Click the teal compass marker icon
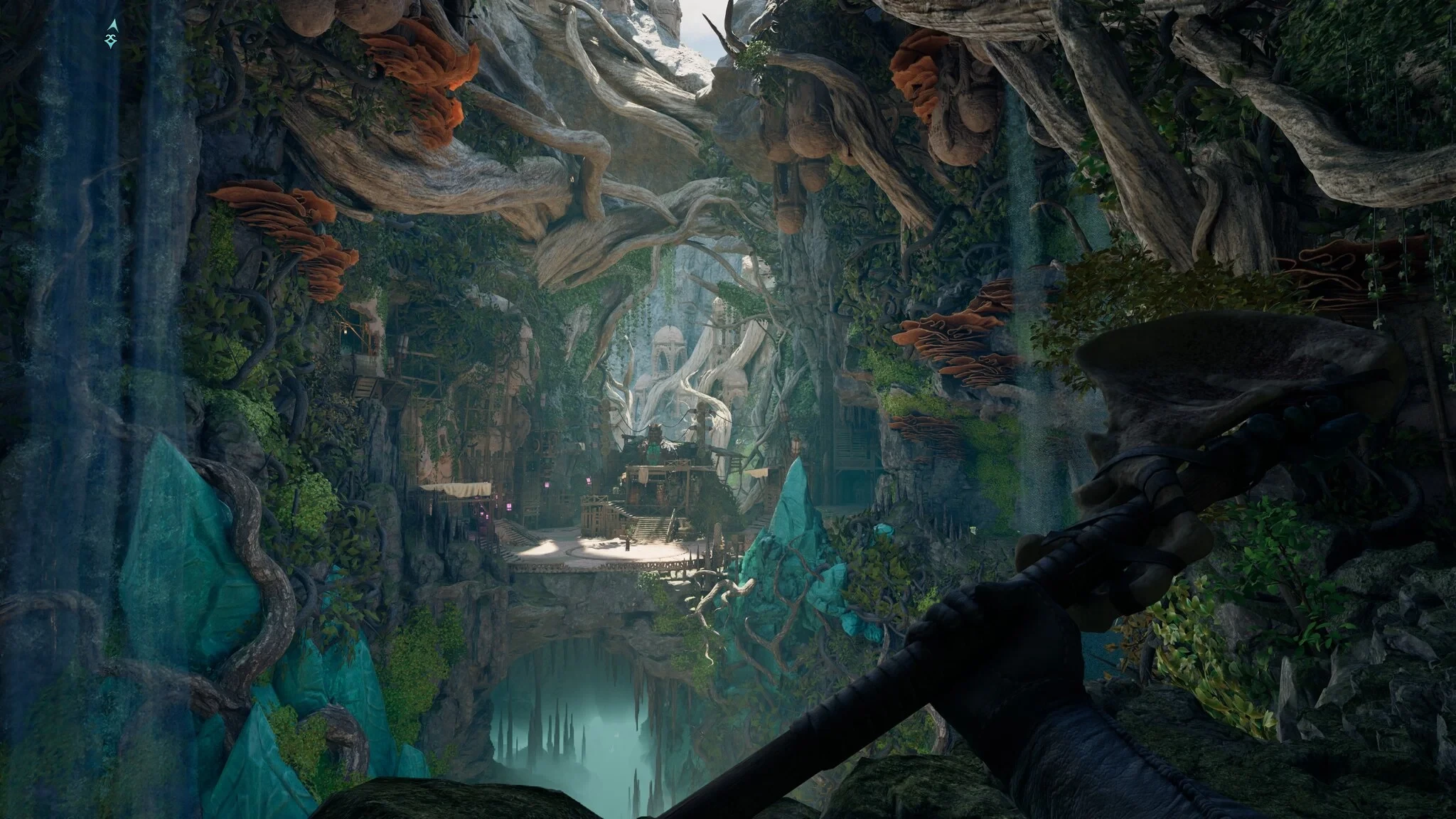 [x=112, y=33]
